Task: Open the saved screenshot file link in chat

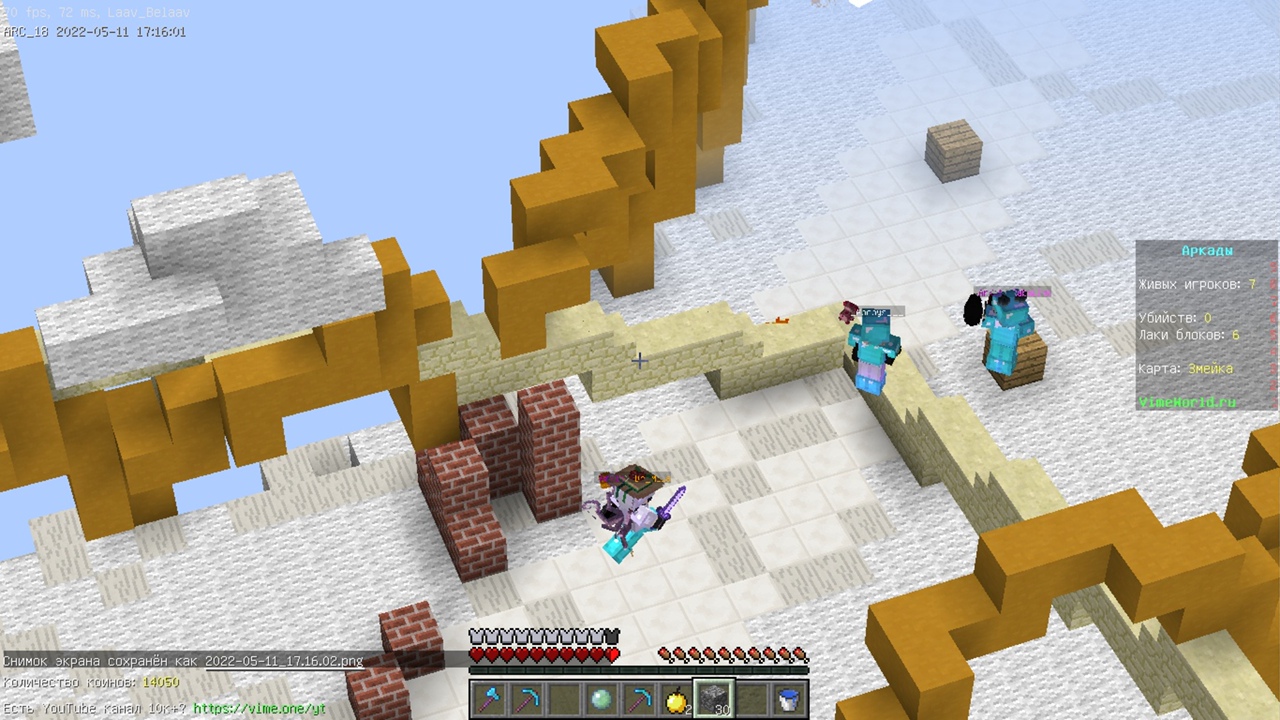Action: click(284, 661)
